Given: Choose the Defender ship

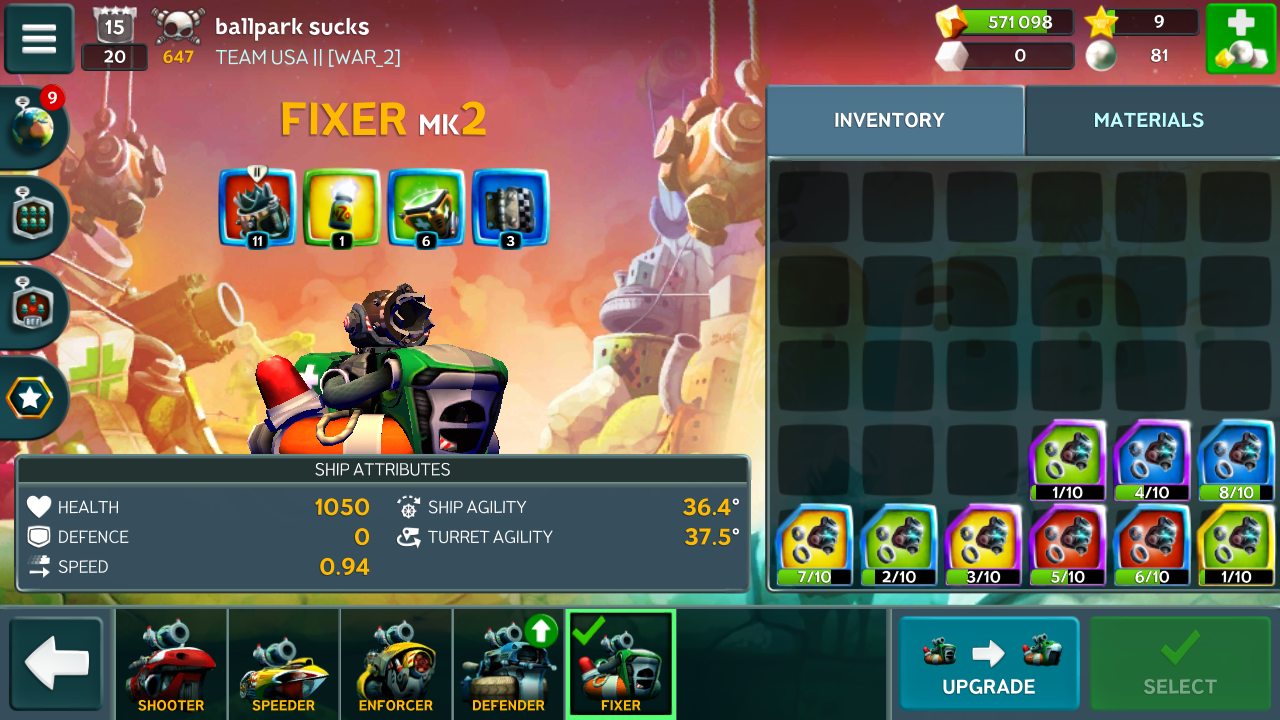Looking at the screenshot, I should (x=508, y=665).
